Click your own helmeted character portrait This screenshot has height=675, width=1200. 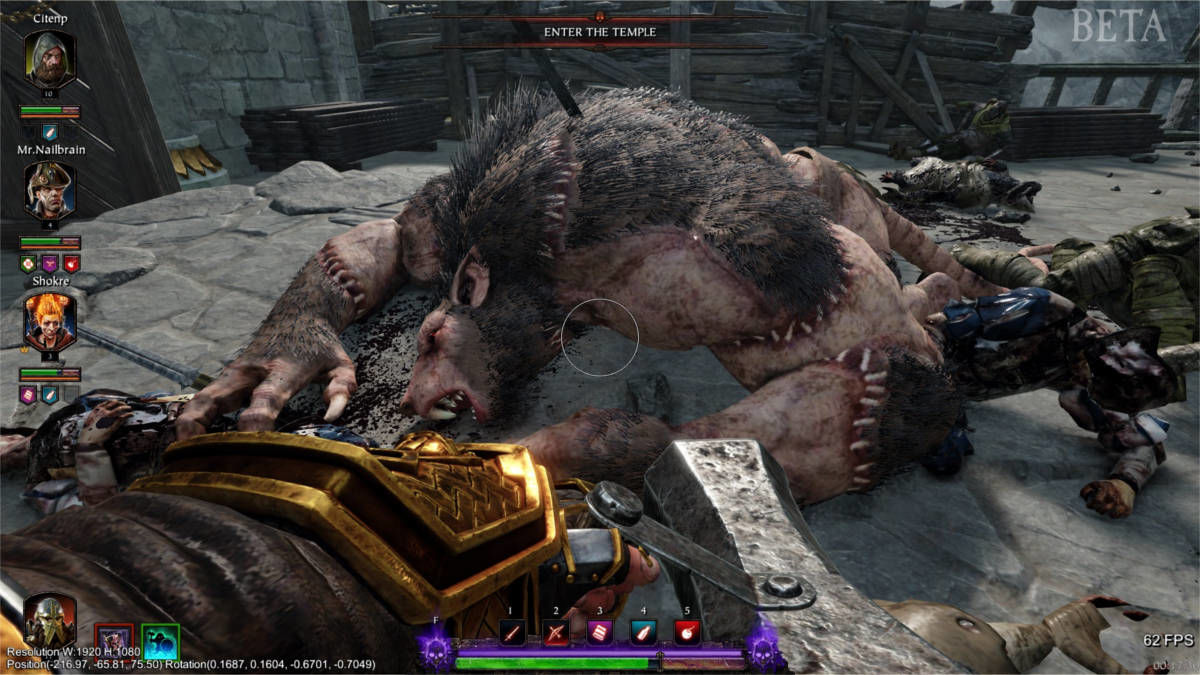coord(49,620)
